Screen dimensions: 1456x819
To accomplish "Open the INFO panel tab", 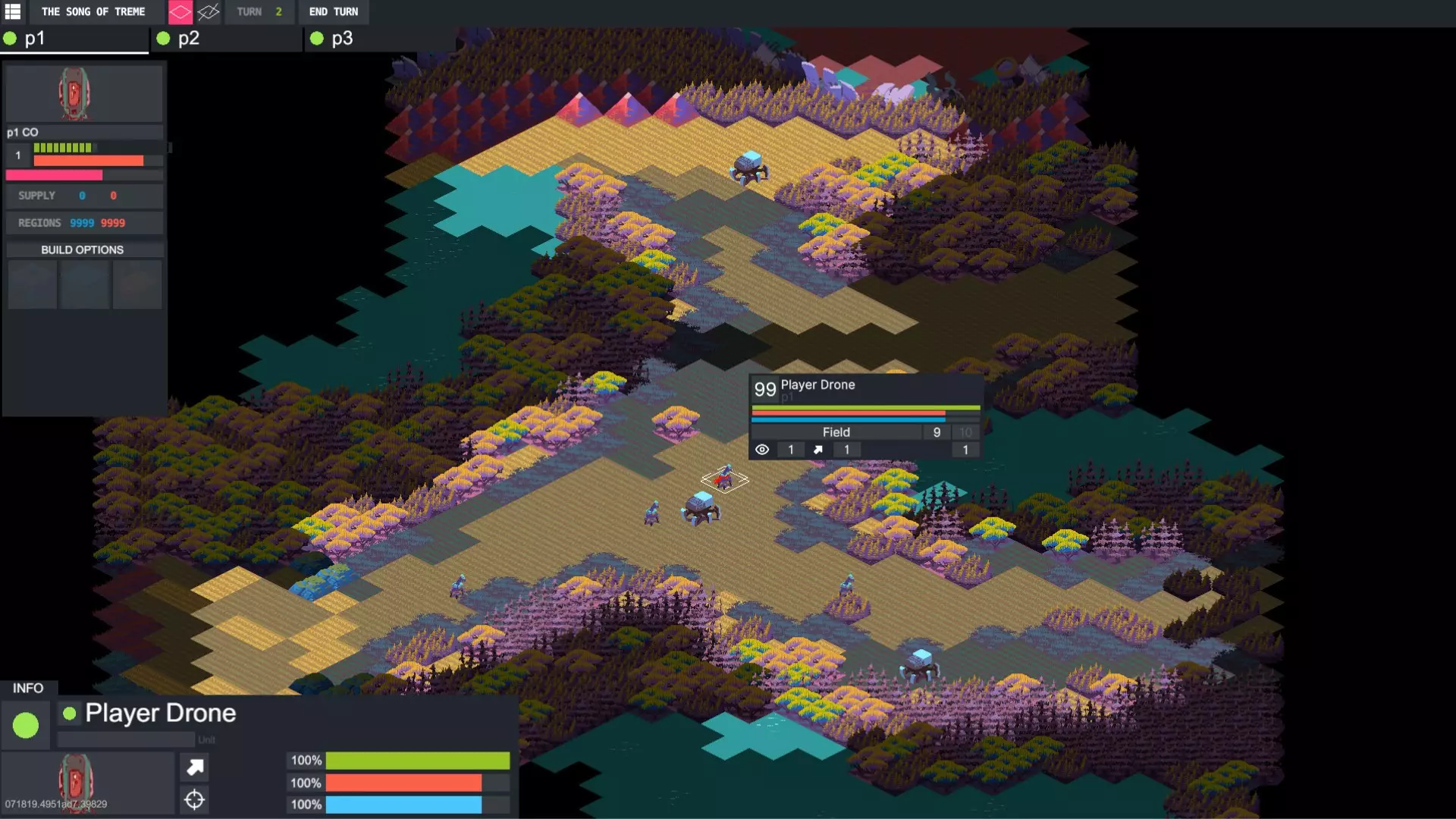I will (28, 688).
